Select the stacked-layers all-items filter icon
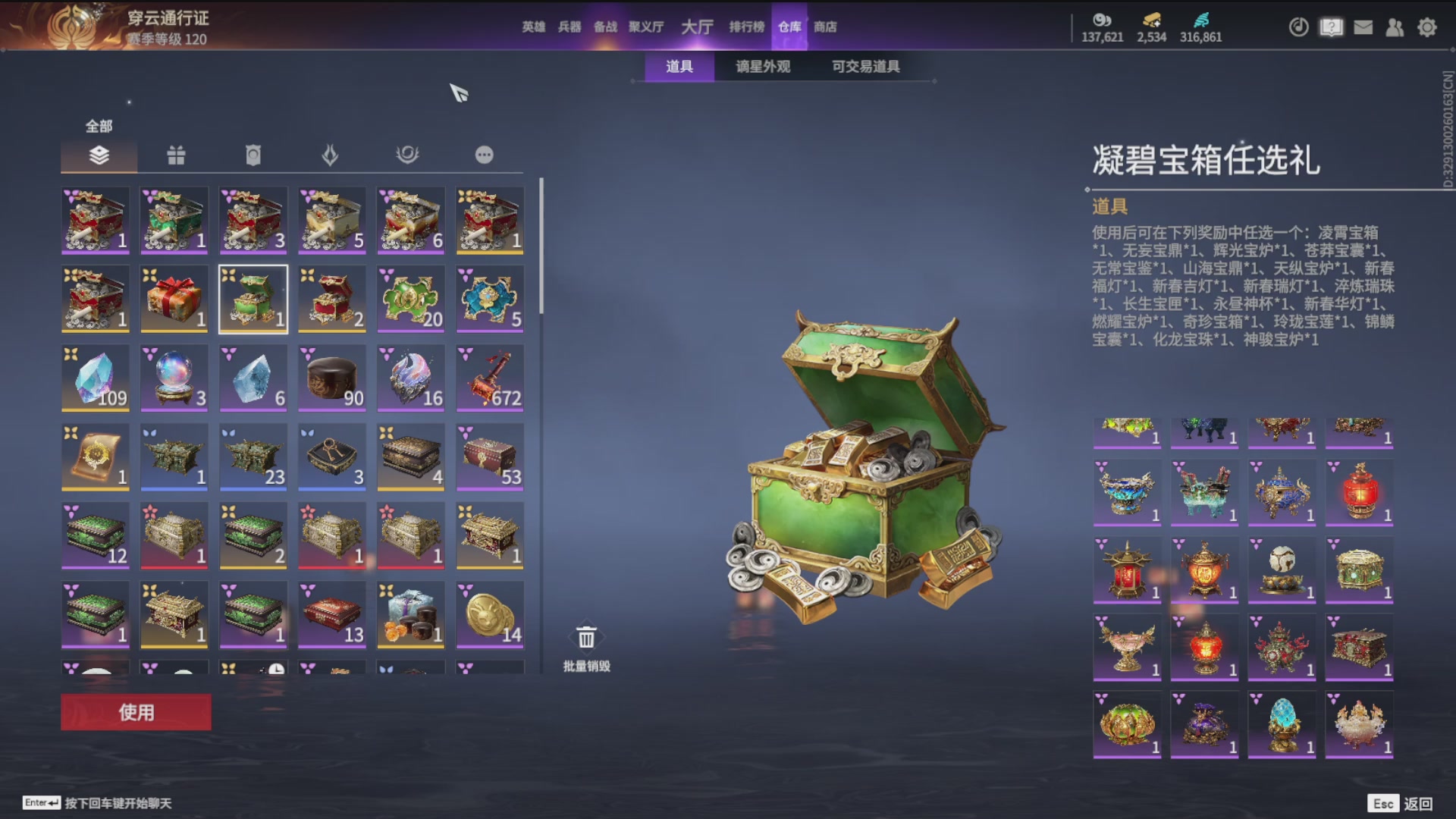The height and width of the screenshot is (819, 1456). [98, 155]
